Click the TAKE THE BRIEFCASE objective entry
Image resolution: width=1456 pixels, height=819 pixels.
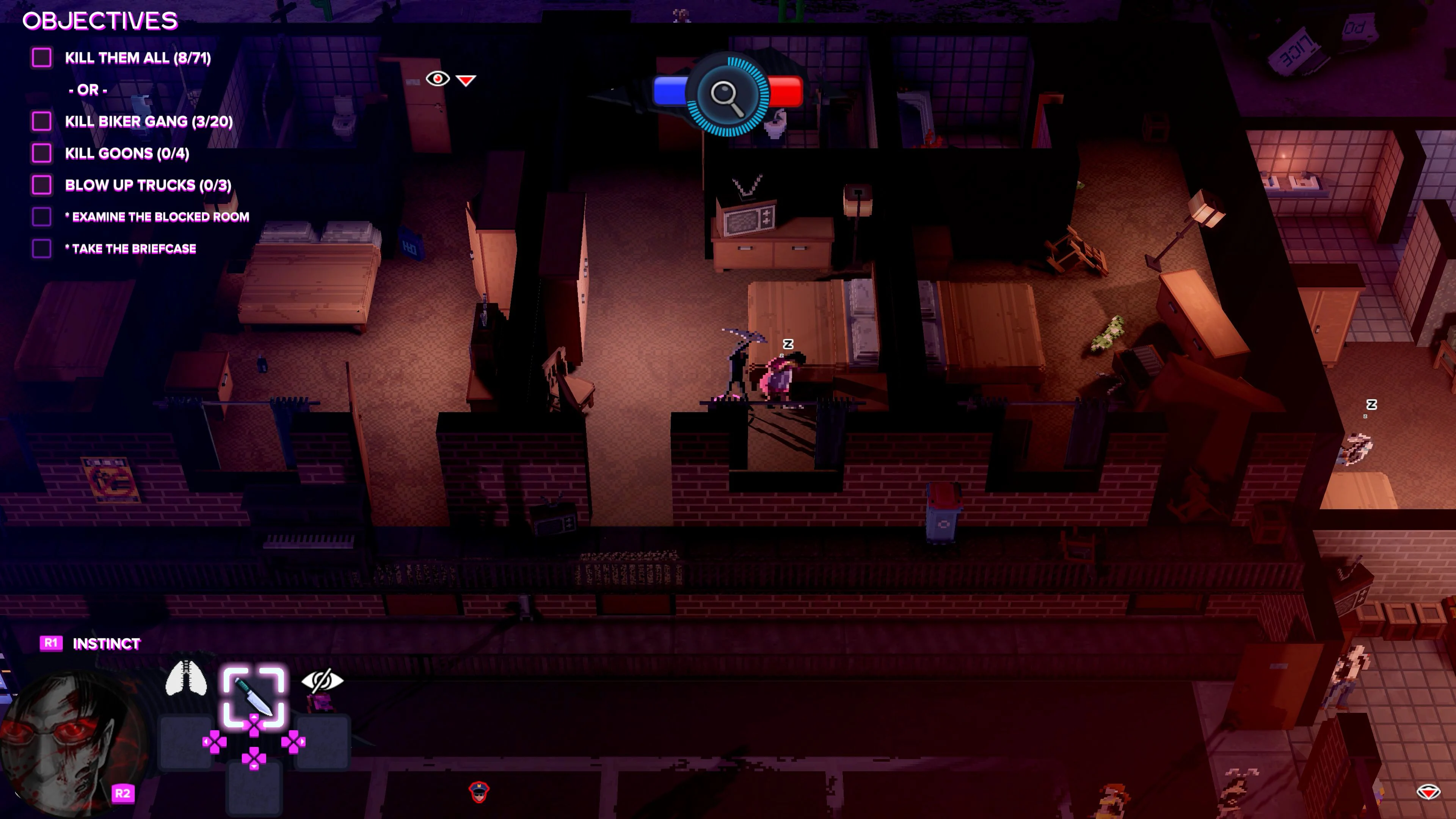131,248
